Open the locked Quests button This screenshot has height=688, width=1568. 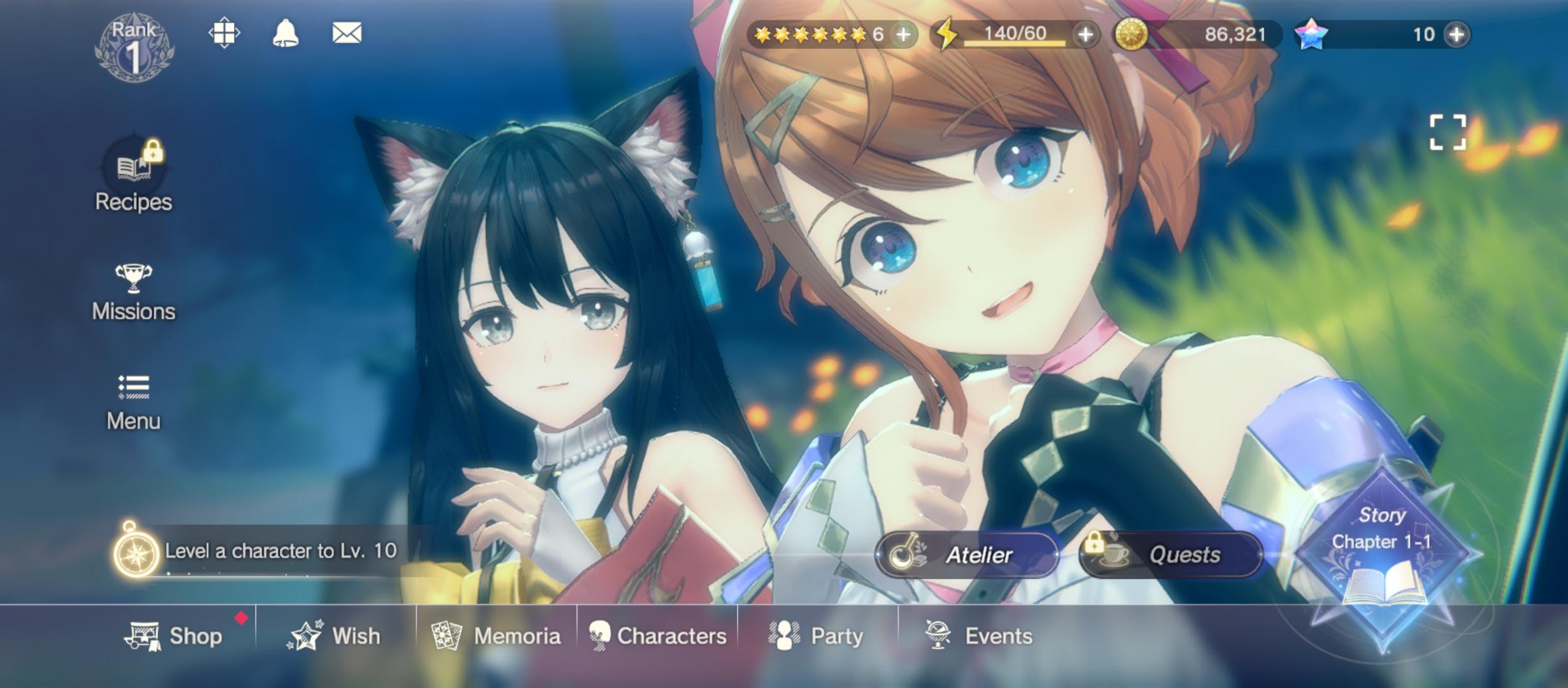pyautogui.click(x=1171, y=555)
